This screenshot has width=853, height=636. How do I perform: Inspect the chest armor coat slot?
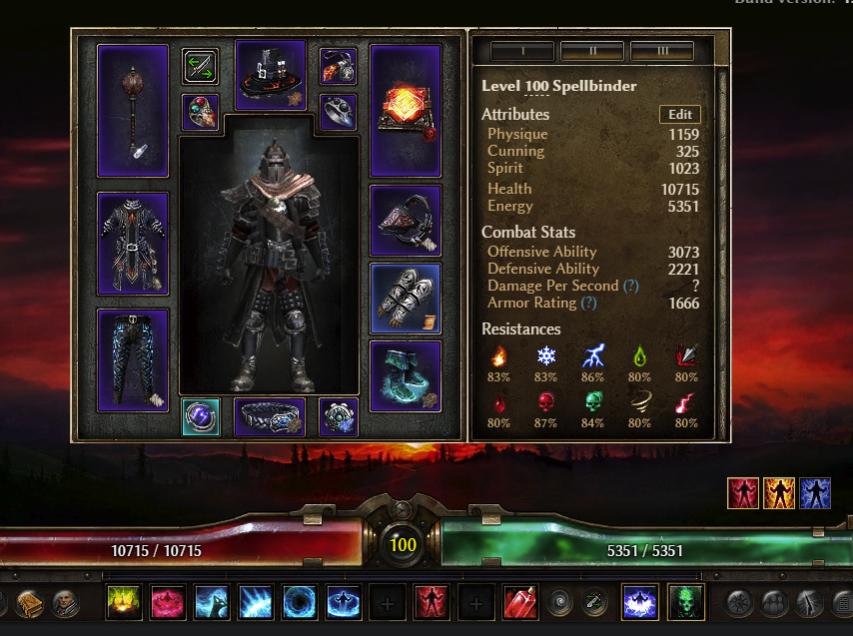coord(133,244)
